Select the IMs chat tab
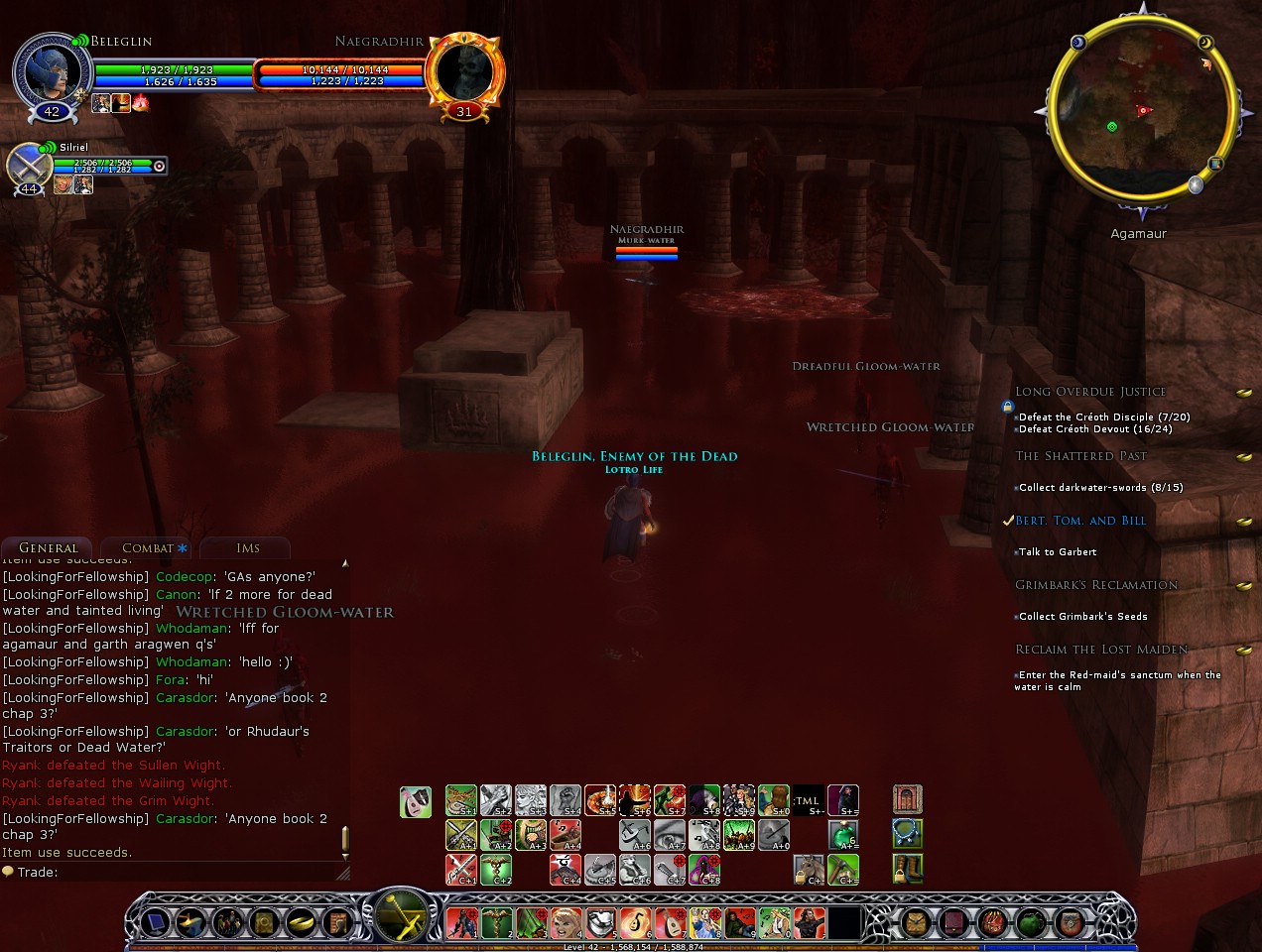 tap(248, 548)
